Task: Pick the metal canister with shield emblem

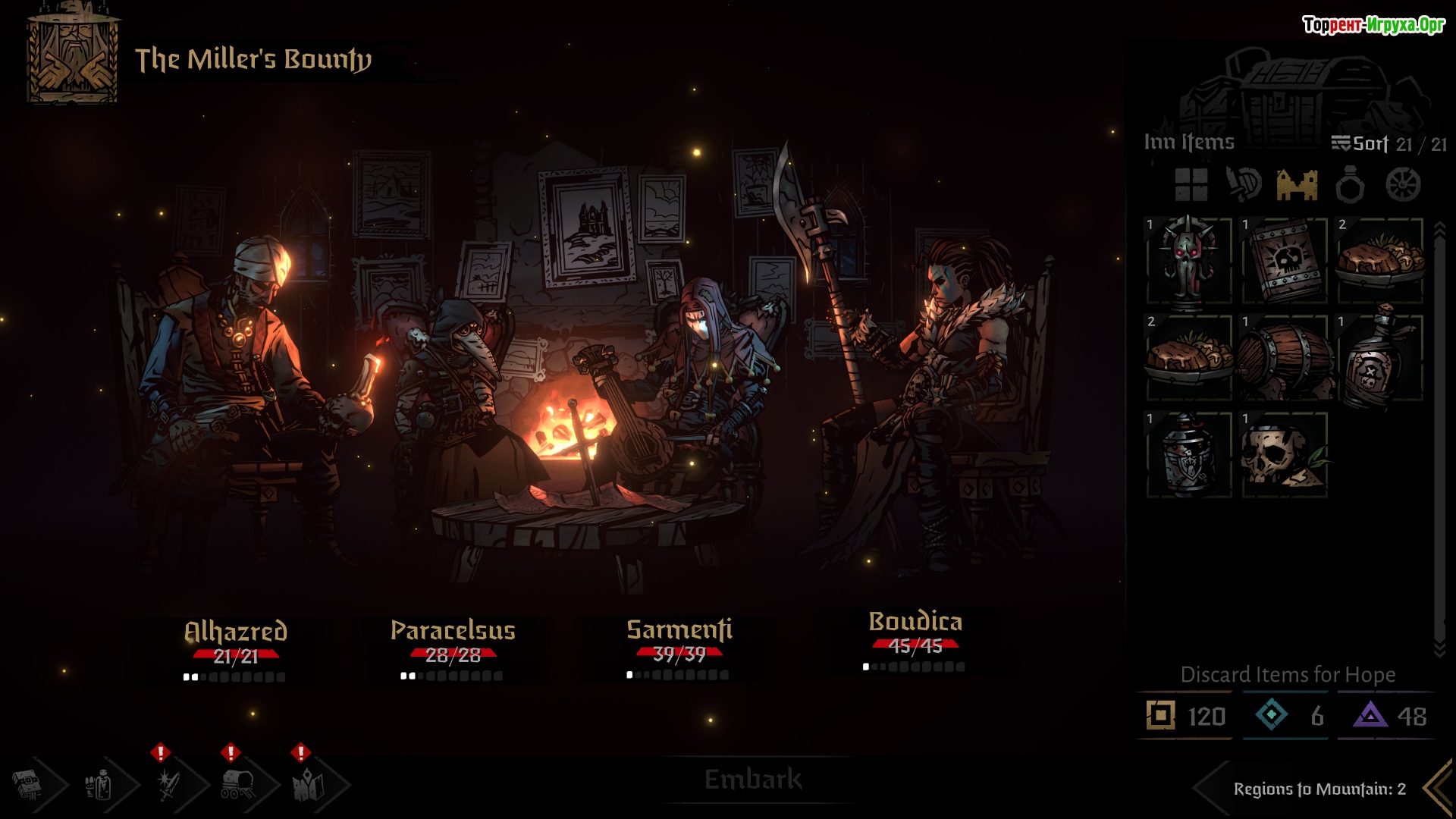Action: point(1189,456)
